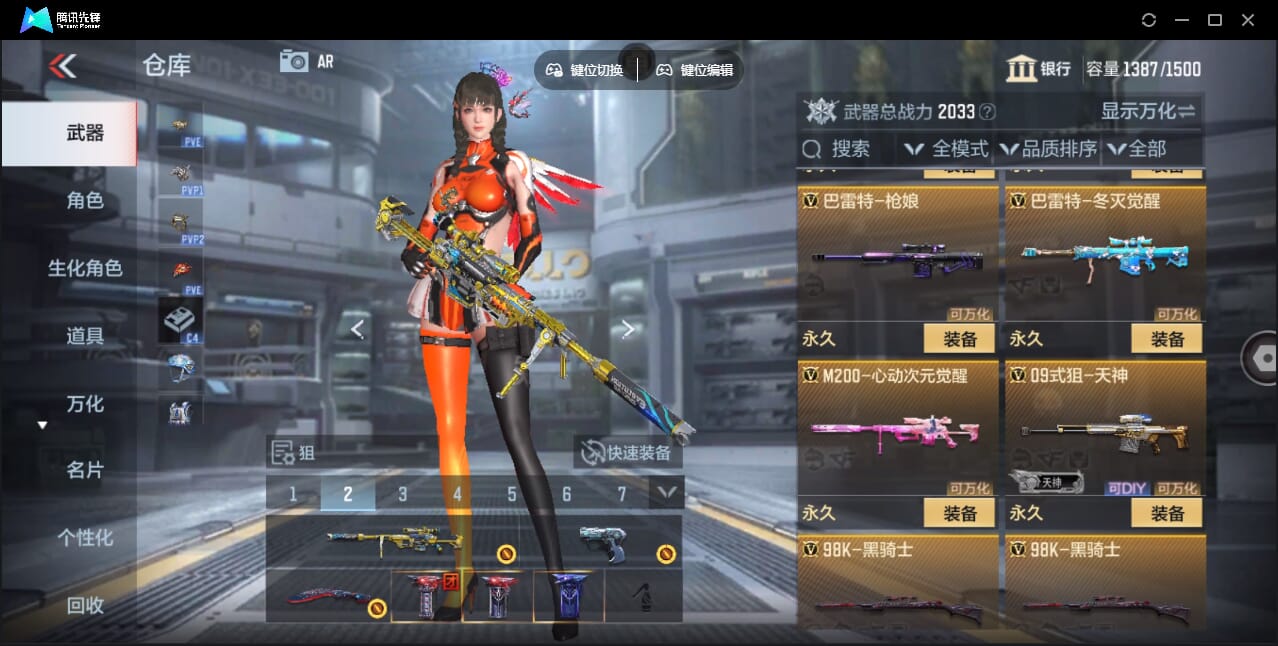Open the 万化 tab
Screen dimensions: 1278x646
click(85, 404)
